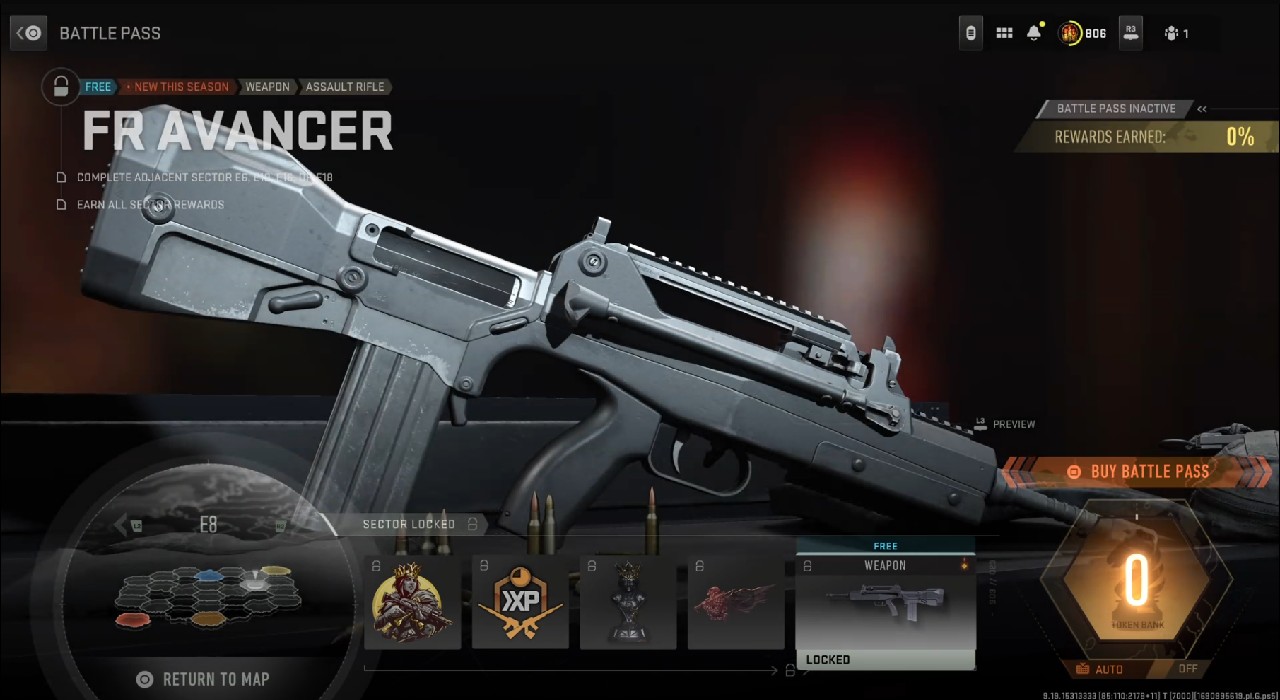The width and height of the screenshot is (1280, 700).
Task: Collapse the Battle Pass Inactive panel arrows
Action: pyautogui.click(x=1202, y=109)
